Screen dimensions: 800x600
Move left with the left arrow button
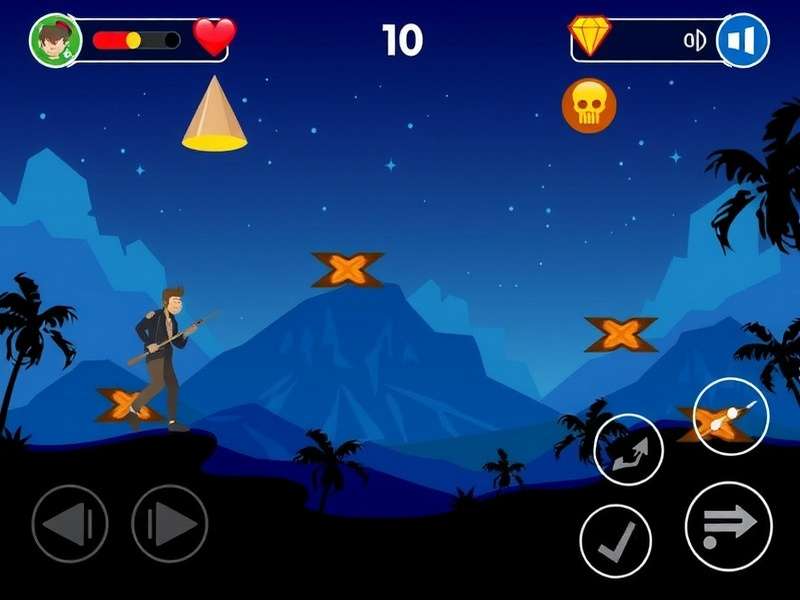[x=69, y=523]
